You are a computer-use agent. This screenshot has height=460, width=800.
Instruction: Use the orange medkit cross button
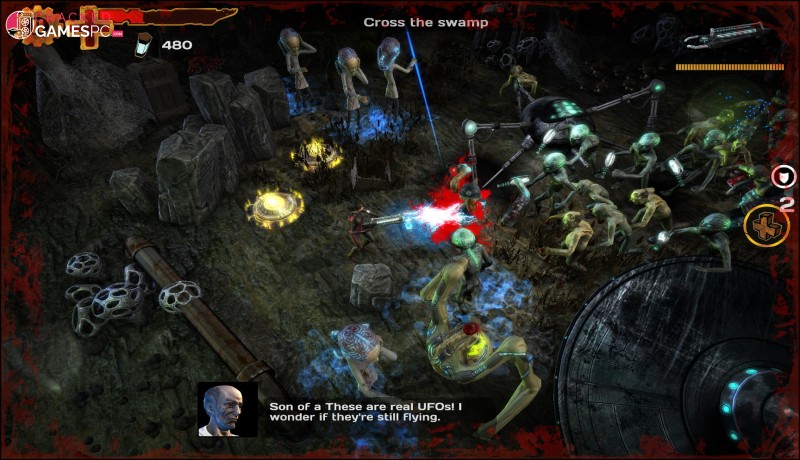(767, 225)
